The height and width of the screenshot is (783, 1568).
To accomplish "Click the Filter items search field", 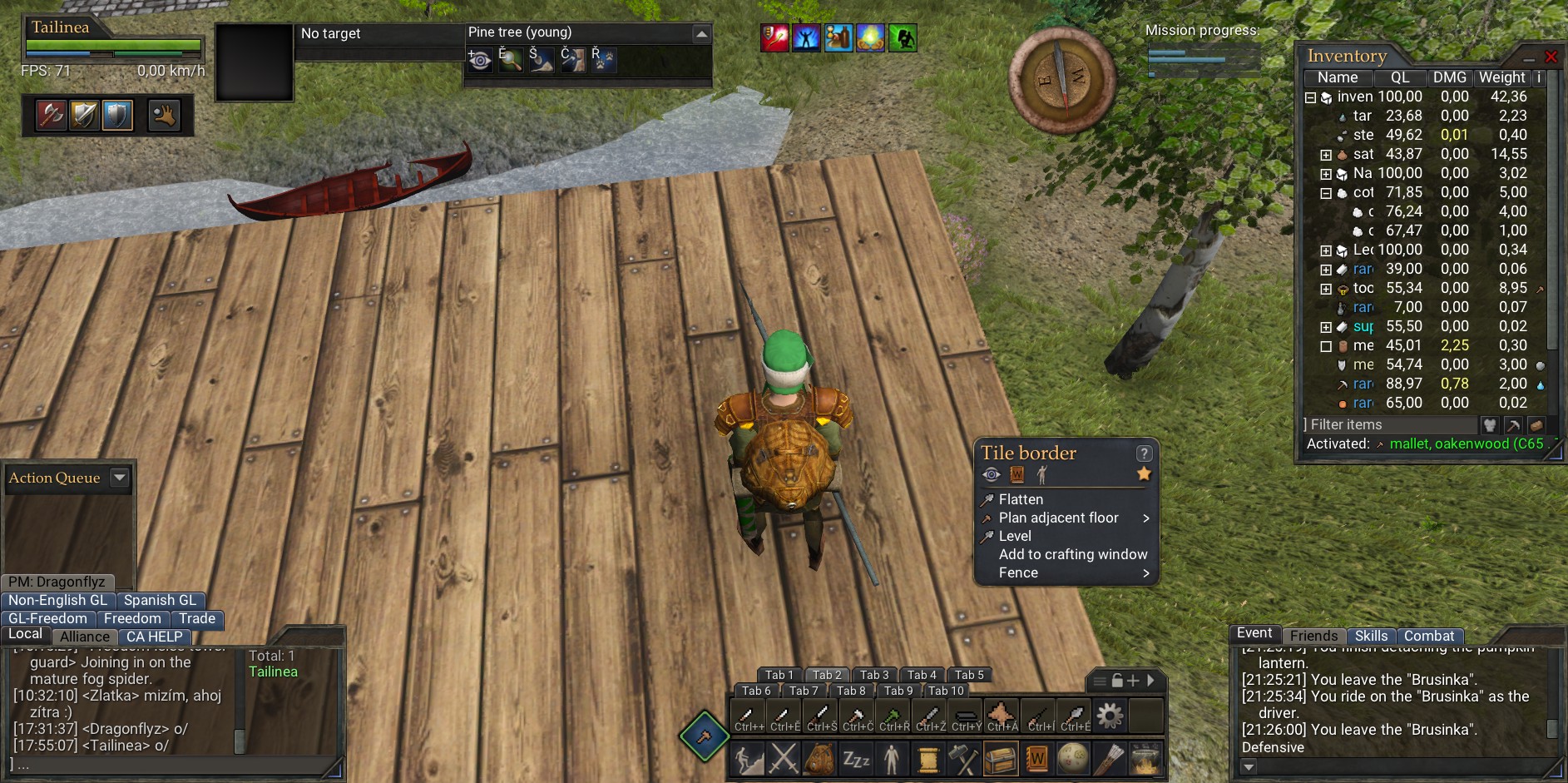I will [x=1389, y=424].
